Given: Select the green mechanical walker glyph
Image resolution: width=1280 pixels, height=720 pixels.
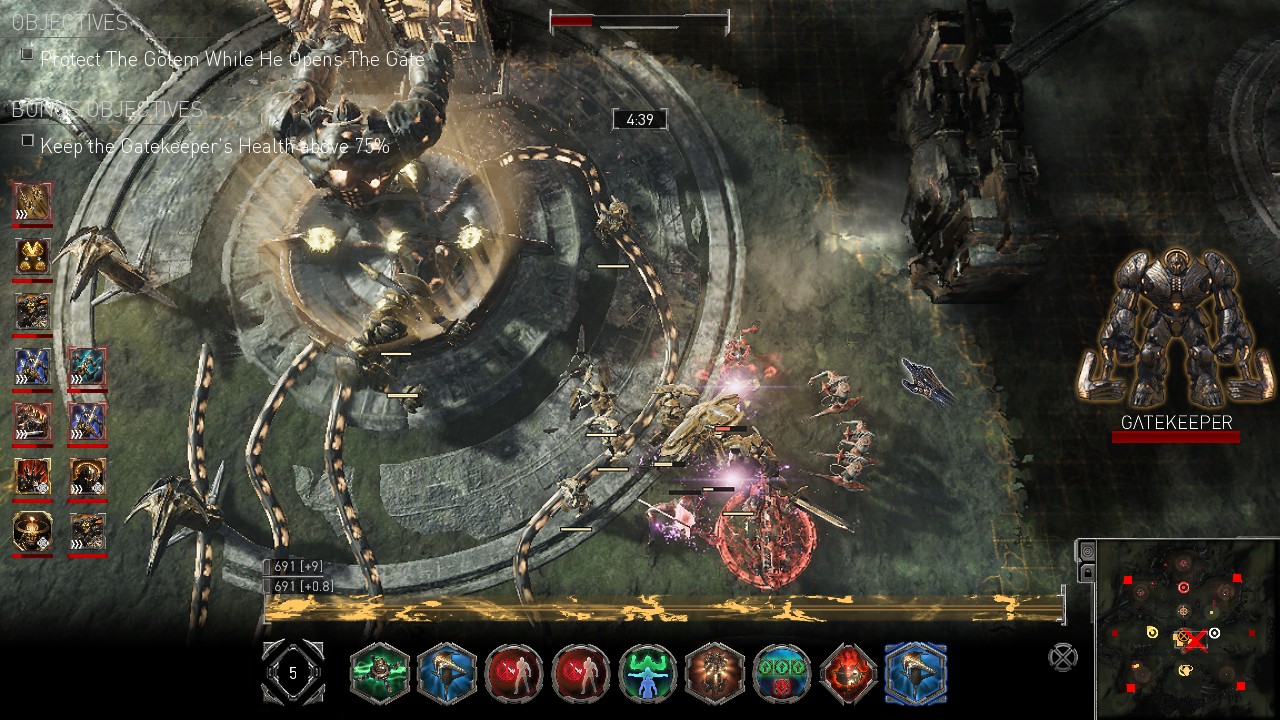Looking at the screenshot, I should click(380, 673).
